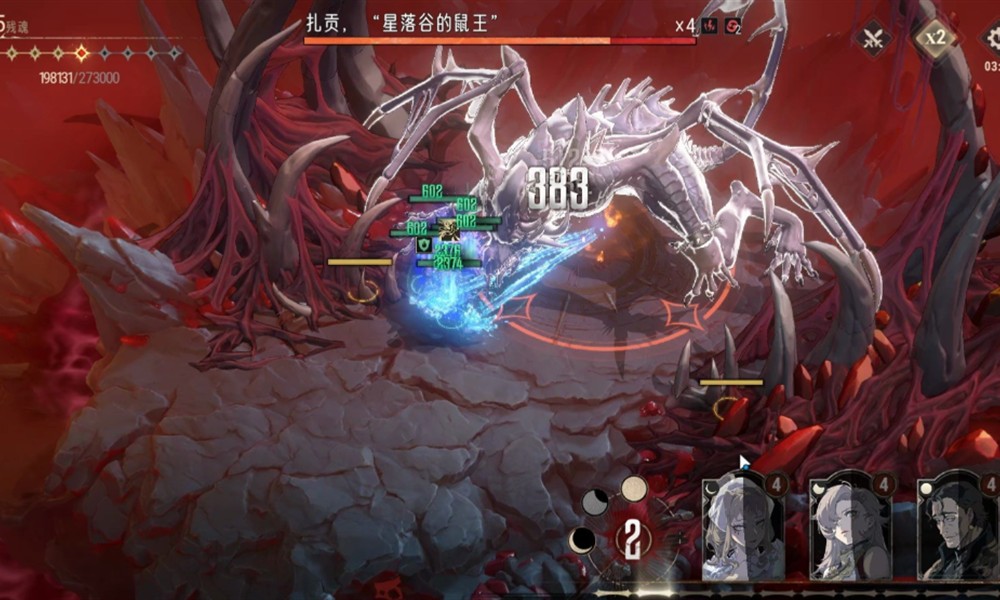
Task: Inspect the boss red swirl status icon
Action: pyautogui.click(x=732, y=25)
